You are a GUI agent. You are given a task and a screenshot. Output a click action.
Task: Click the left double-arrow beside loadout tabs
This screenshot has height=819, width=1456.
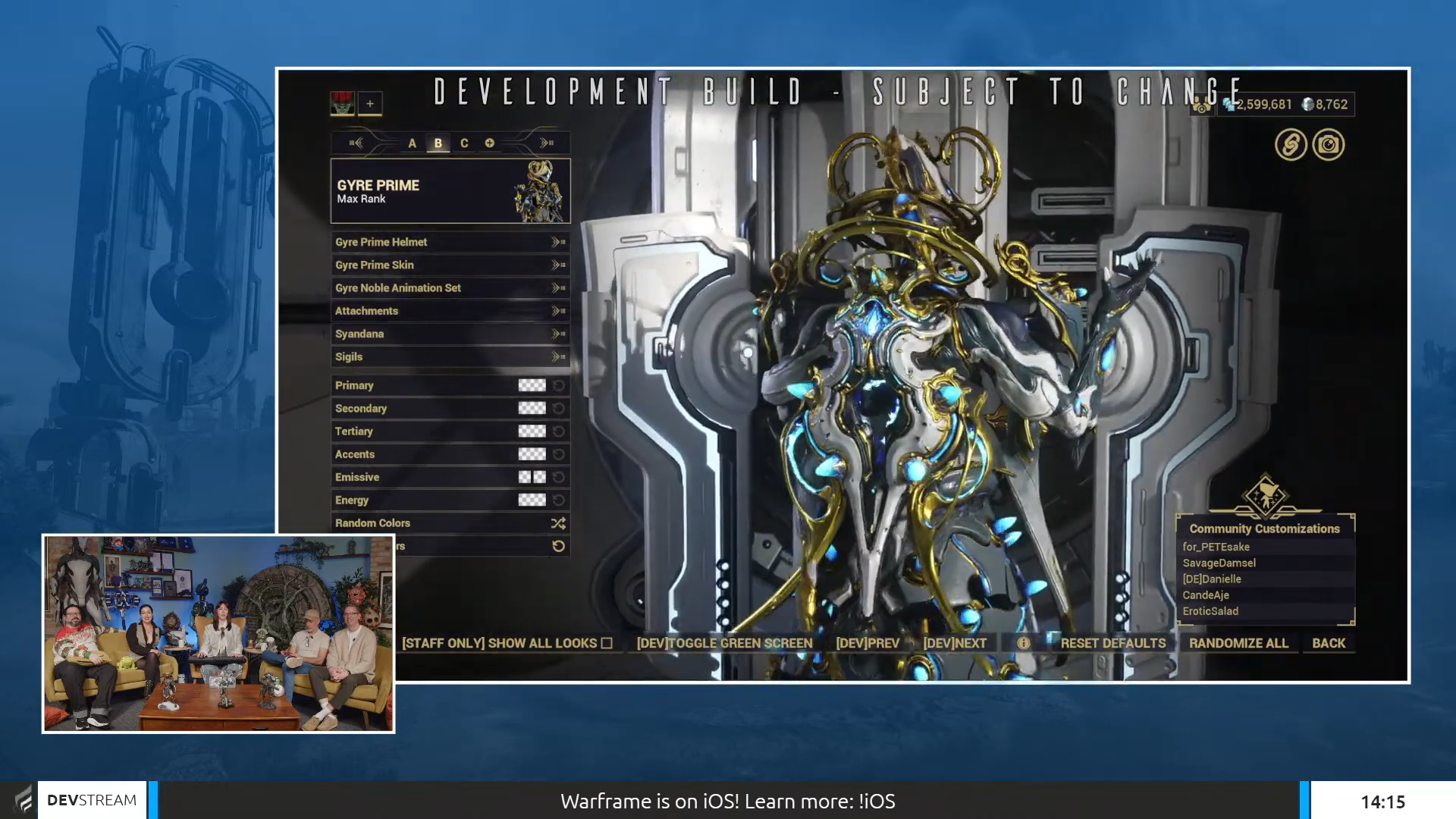click(x=356, y=143)
